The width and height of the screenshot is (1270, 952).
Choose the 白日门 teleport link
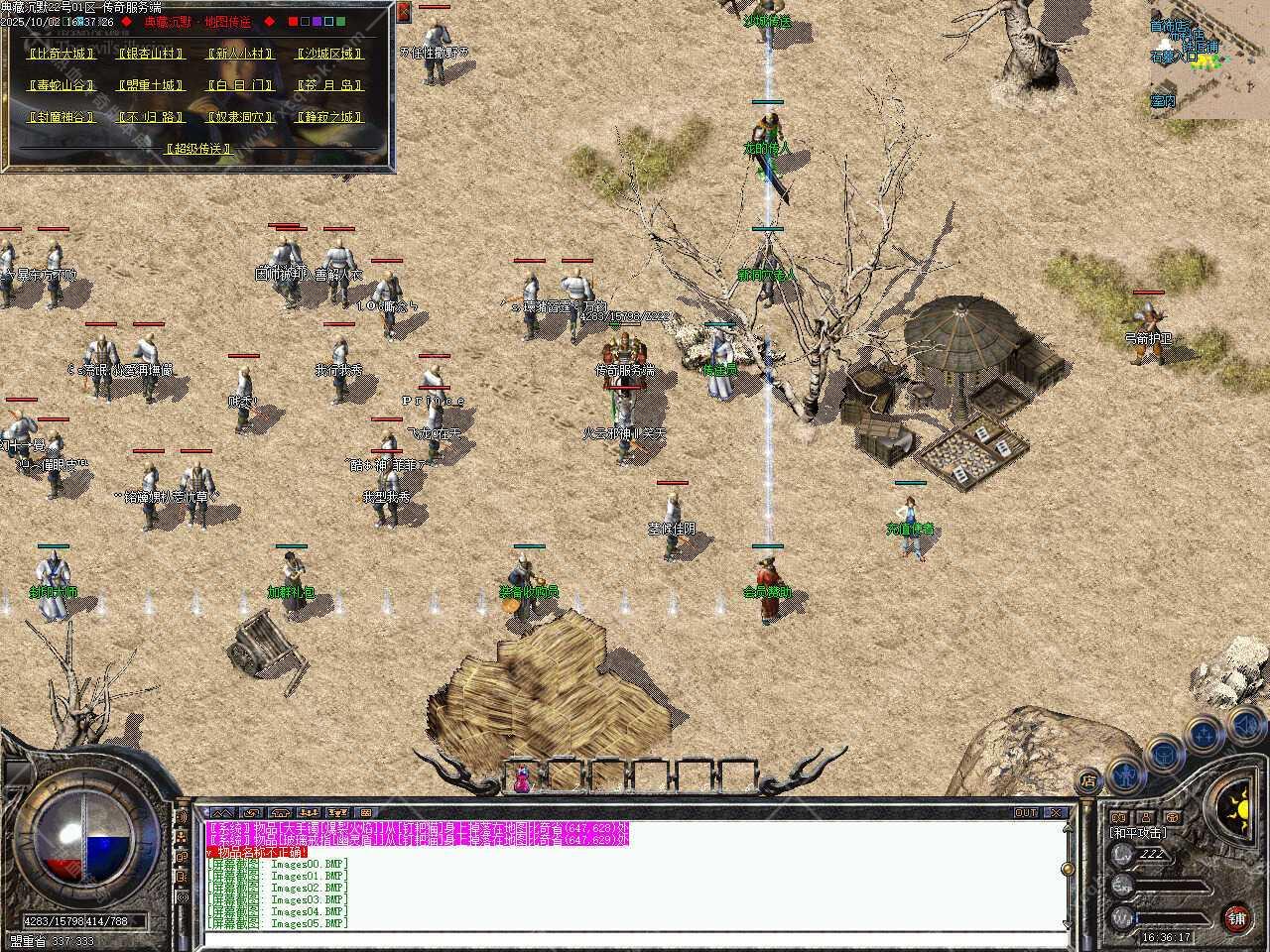click(x=239, y=85)
